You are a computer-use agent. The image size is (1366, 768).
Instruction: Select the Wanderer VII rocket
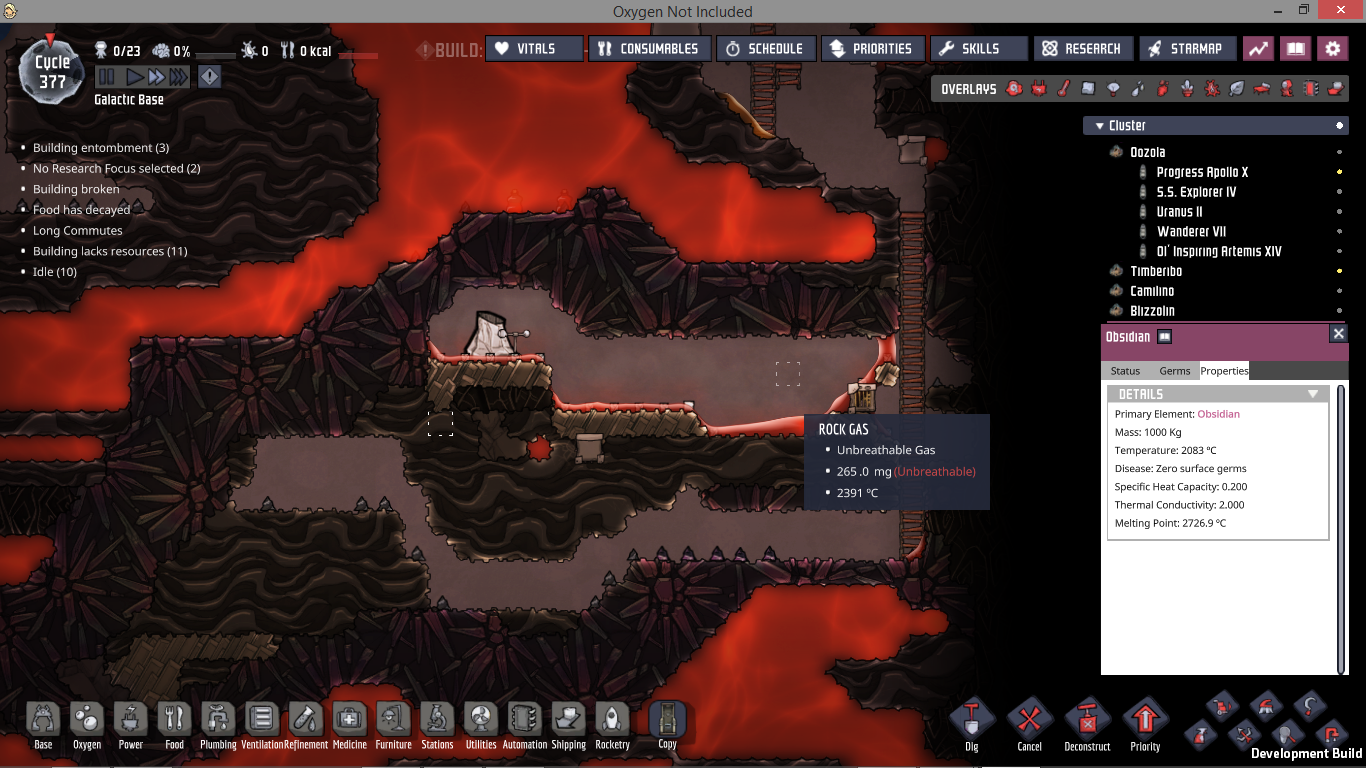click(1191, 231)
